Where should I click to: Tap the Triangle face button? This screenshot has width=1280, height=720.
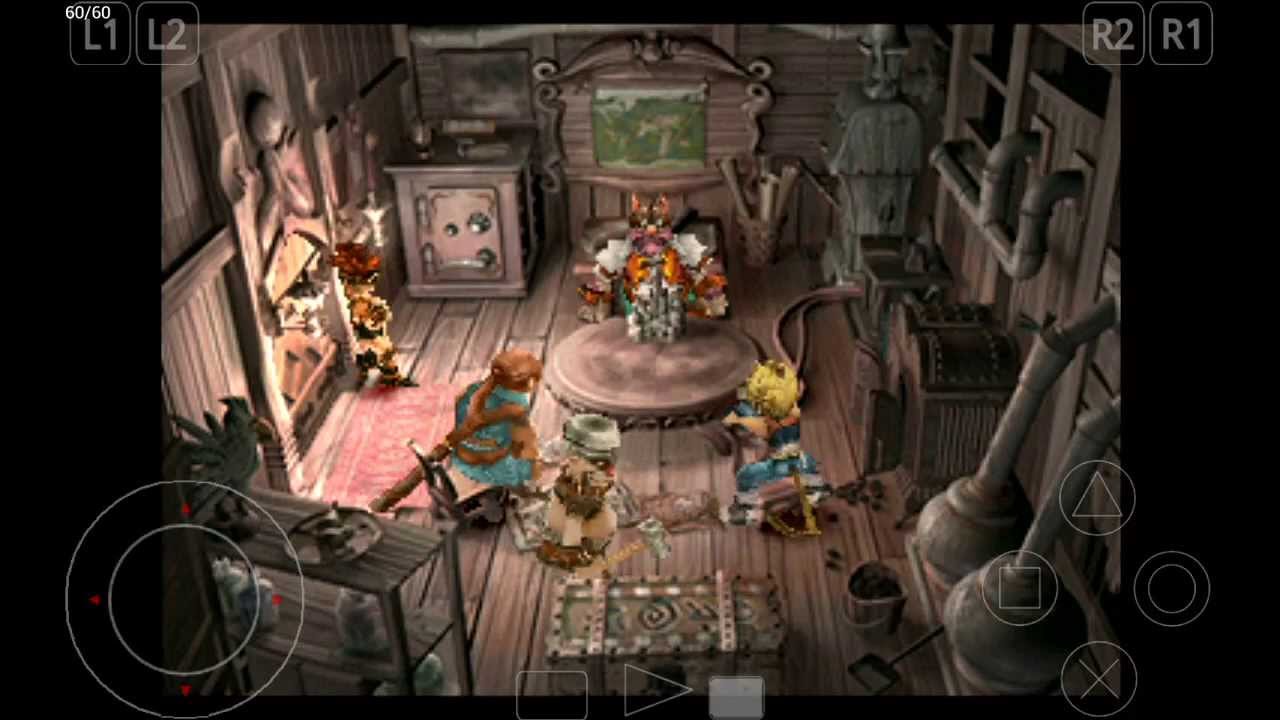1096,498
